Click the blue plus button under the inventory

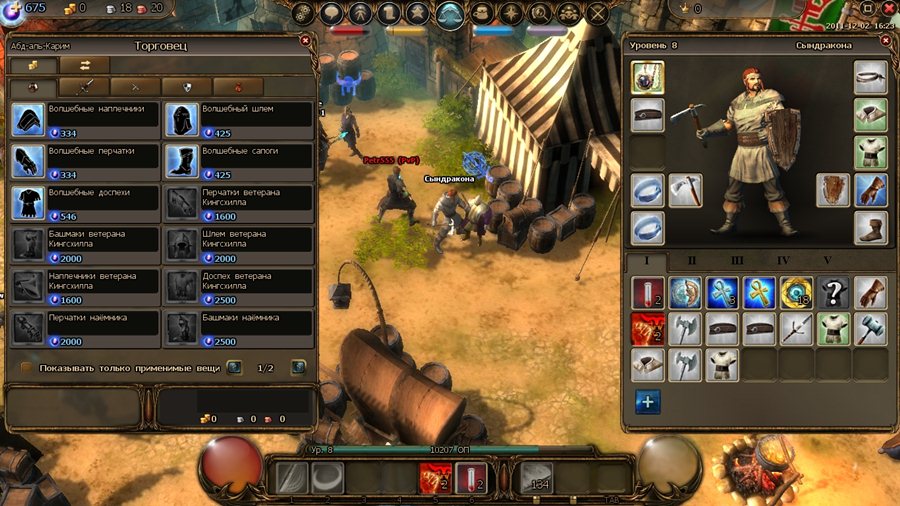647,401
